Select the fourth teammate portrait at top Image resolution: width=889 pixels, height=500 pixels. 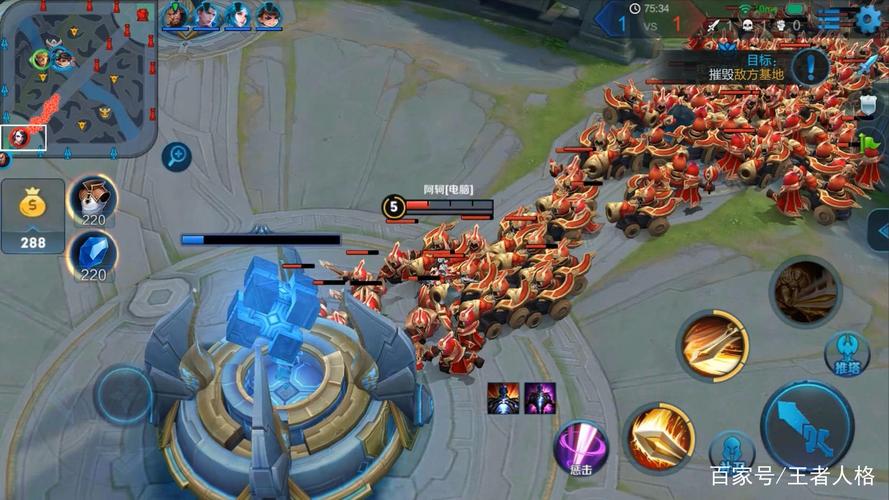(269, 15)
